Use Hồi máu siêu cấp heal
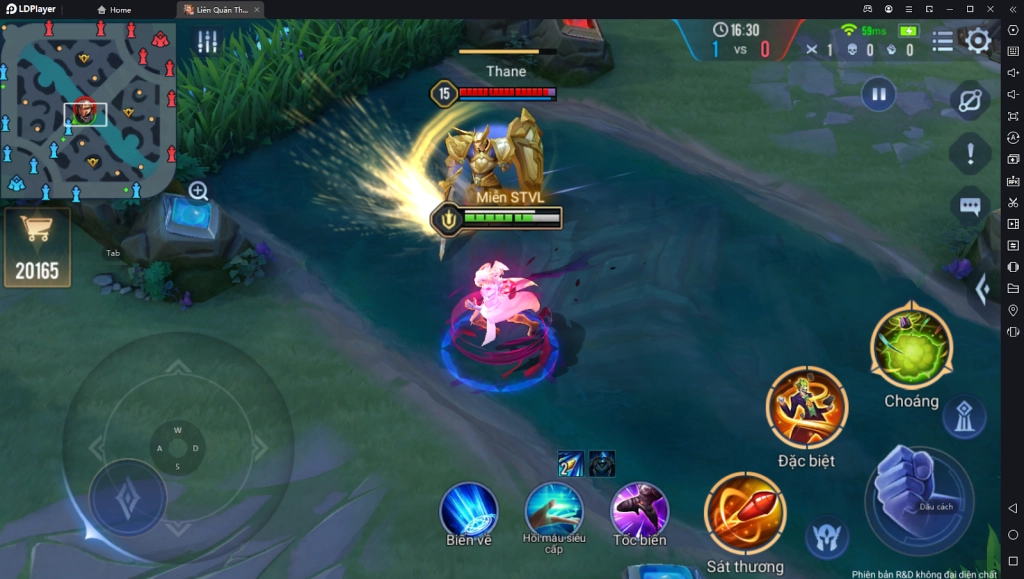This screenshot has height=579, width=1024. tap(554, 508)
